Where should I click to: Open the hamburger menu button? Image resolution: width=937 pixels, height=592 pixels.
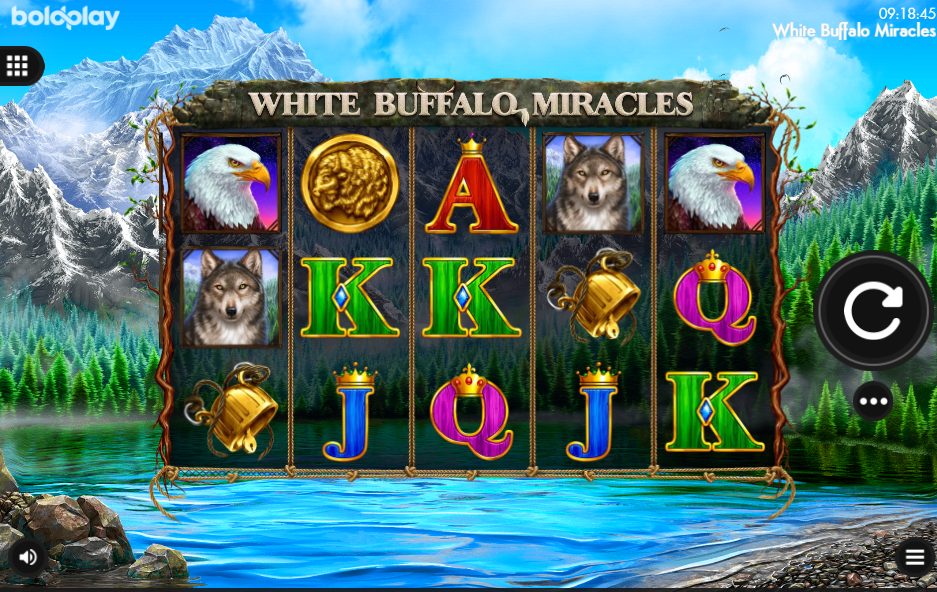tap(914, 558)
